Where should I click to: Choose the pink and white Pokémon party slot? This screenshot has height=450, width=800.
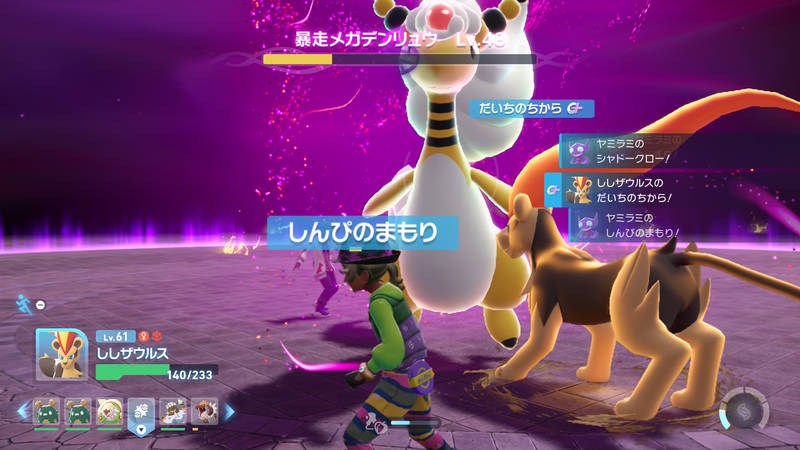(109, 410)
